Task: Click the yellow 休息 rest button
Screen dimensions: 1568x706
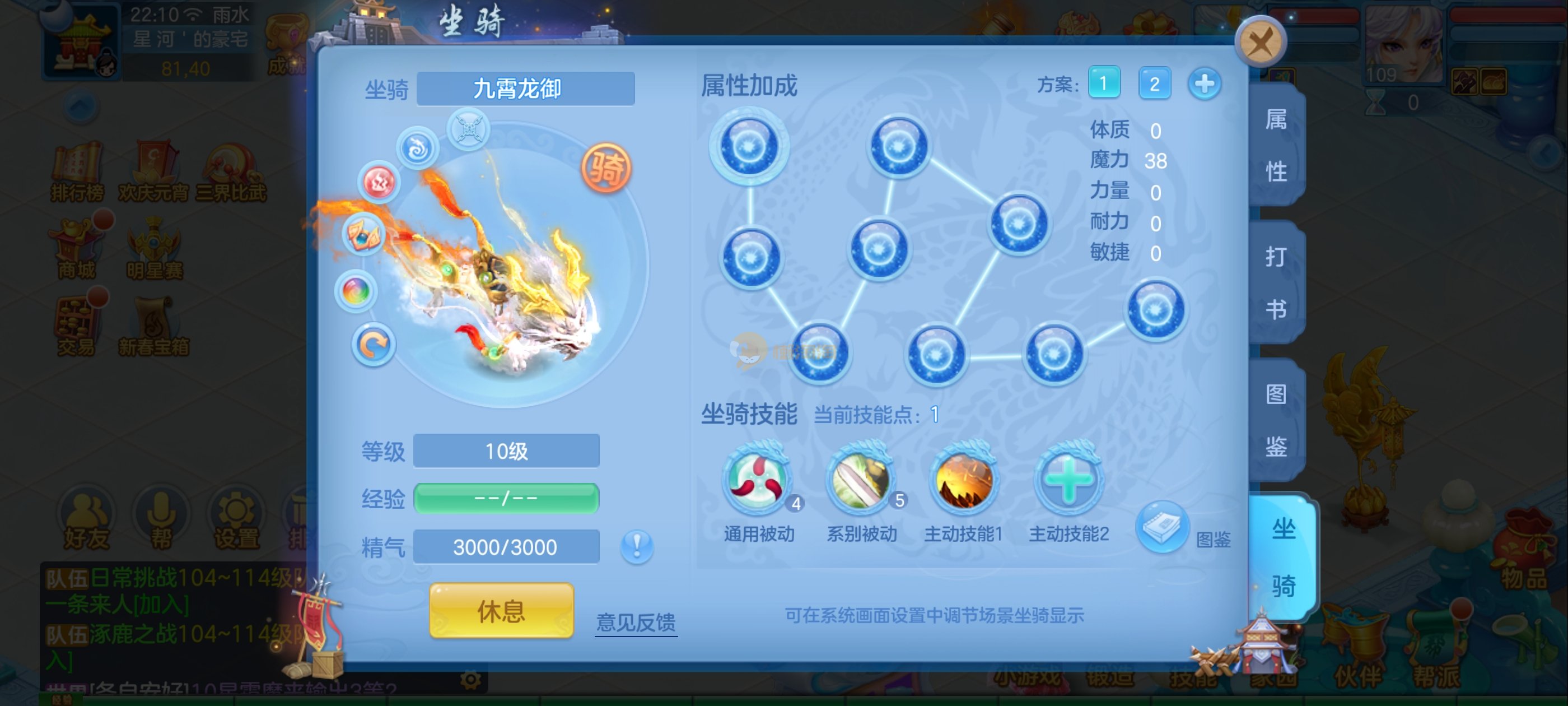Action: pos(501,610)
